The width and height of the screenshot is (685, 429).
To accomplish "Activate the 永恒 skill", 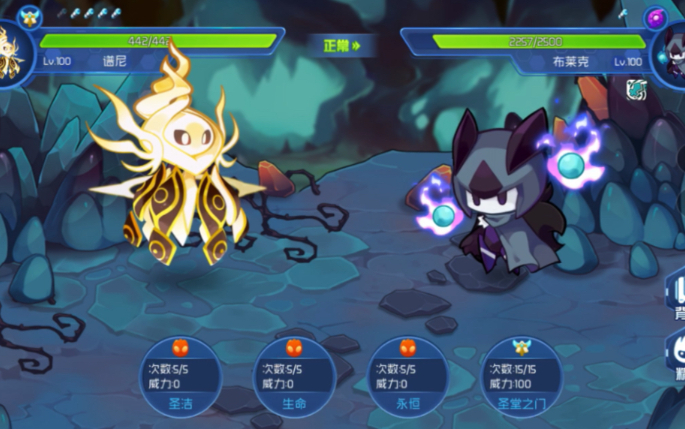I will 407,378.
